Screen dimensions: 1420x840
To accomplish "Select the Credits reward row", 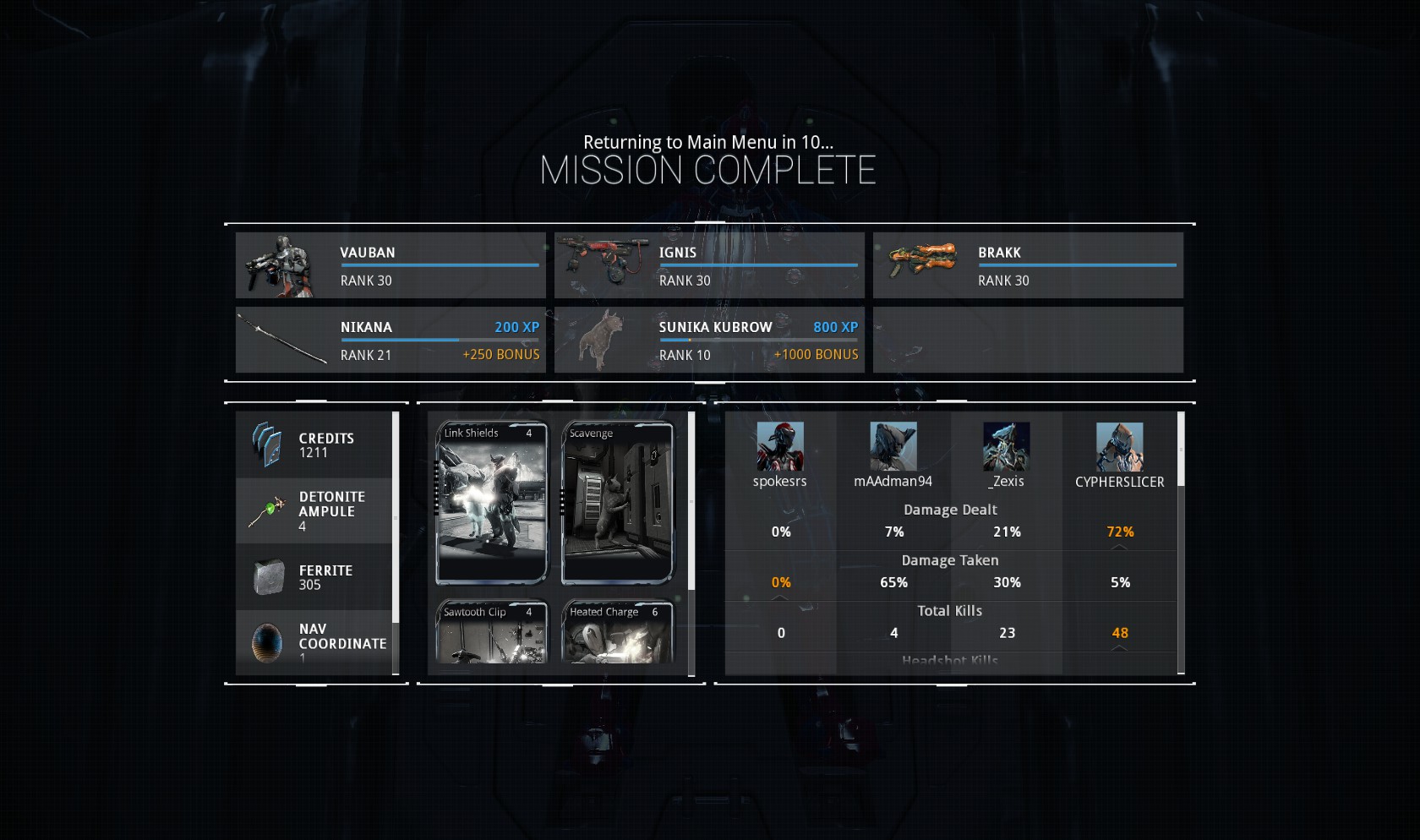I will click(x=314, y=445).
